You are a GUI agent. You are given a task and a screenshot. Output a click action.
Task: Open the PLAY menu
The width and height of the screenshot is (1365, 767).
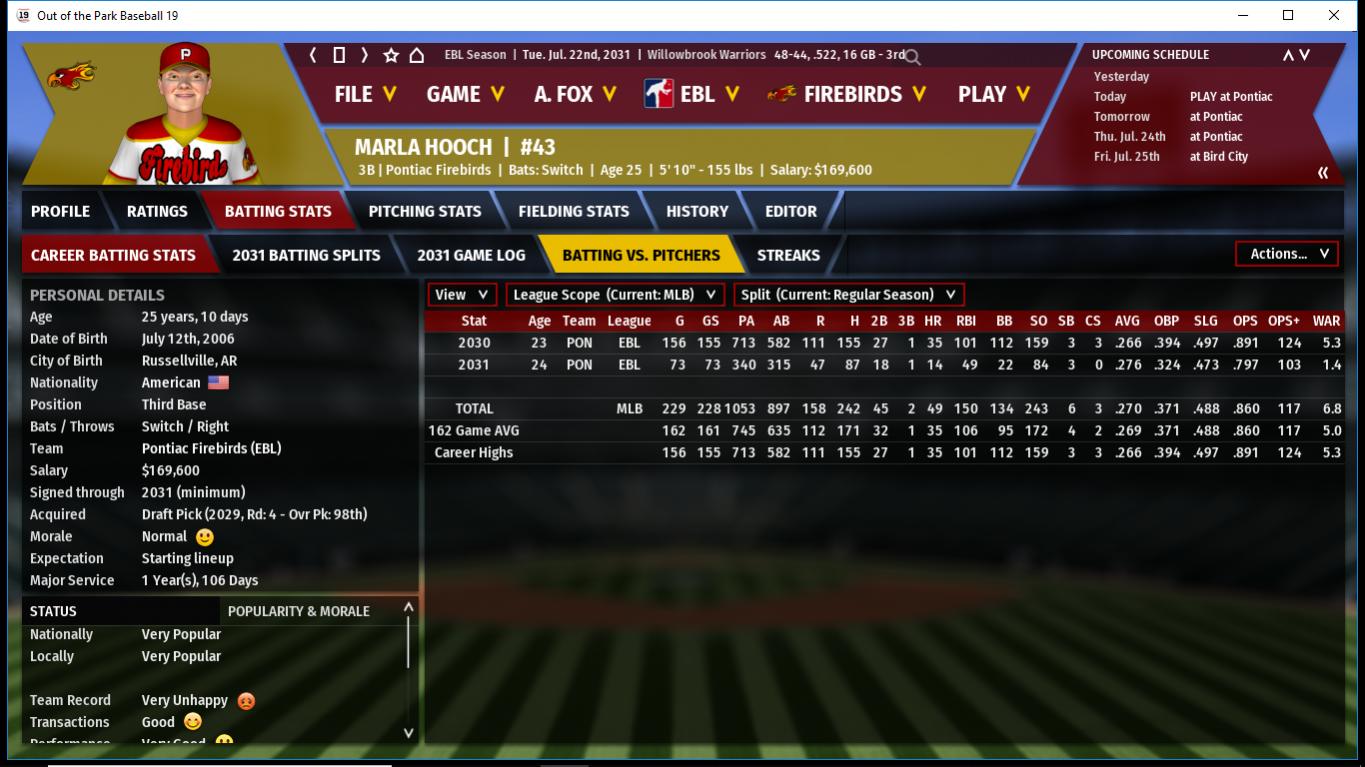(x=994, y=94)
